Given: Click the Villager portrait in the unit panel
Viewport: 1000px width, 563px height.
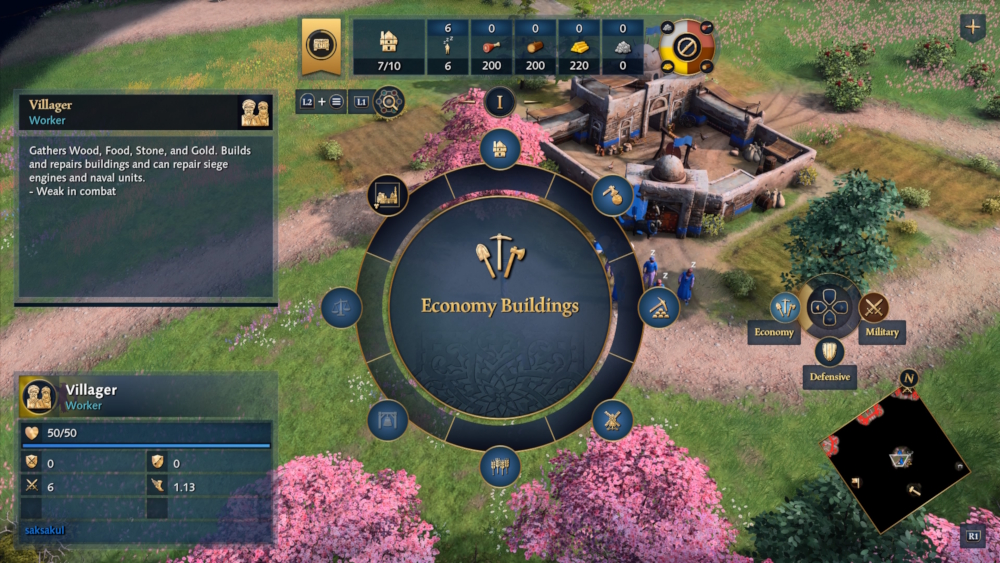Looking at the screenshot, I should (39, 397).
